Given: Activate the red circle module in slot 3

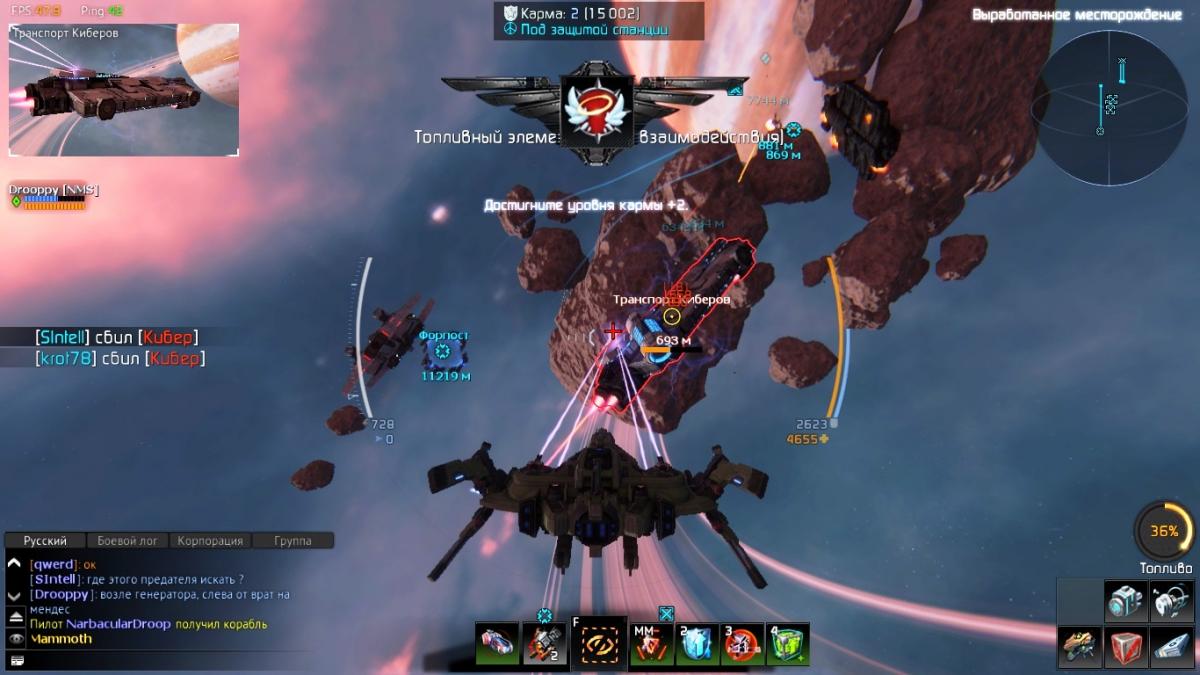Looking at the screenshot, I should pos(741,644).
